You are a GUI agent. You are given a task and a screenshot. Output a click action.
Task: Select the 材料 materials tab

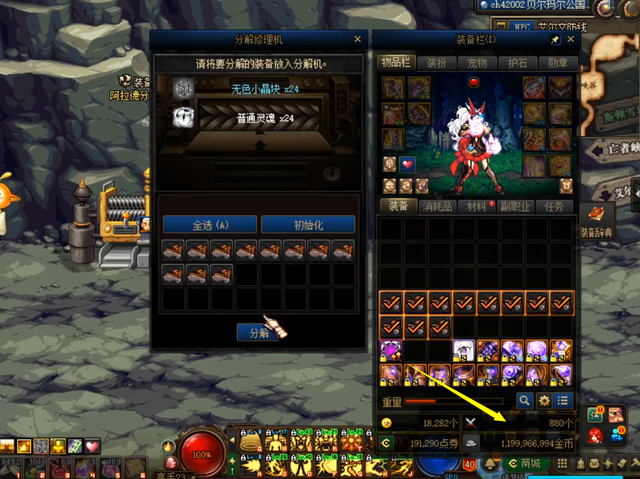click(x=477, y=206)
